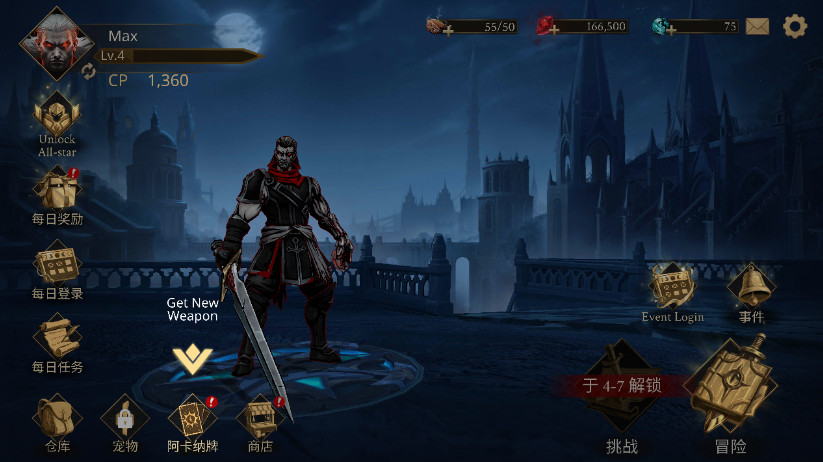Claim the 每日奖励 daily reward
823x462 pixels.
click(57, 192)
